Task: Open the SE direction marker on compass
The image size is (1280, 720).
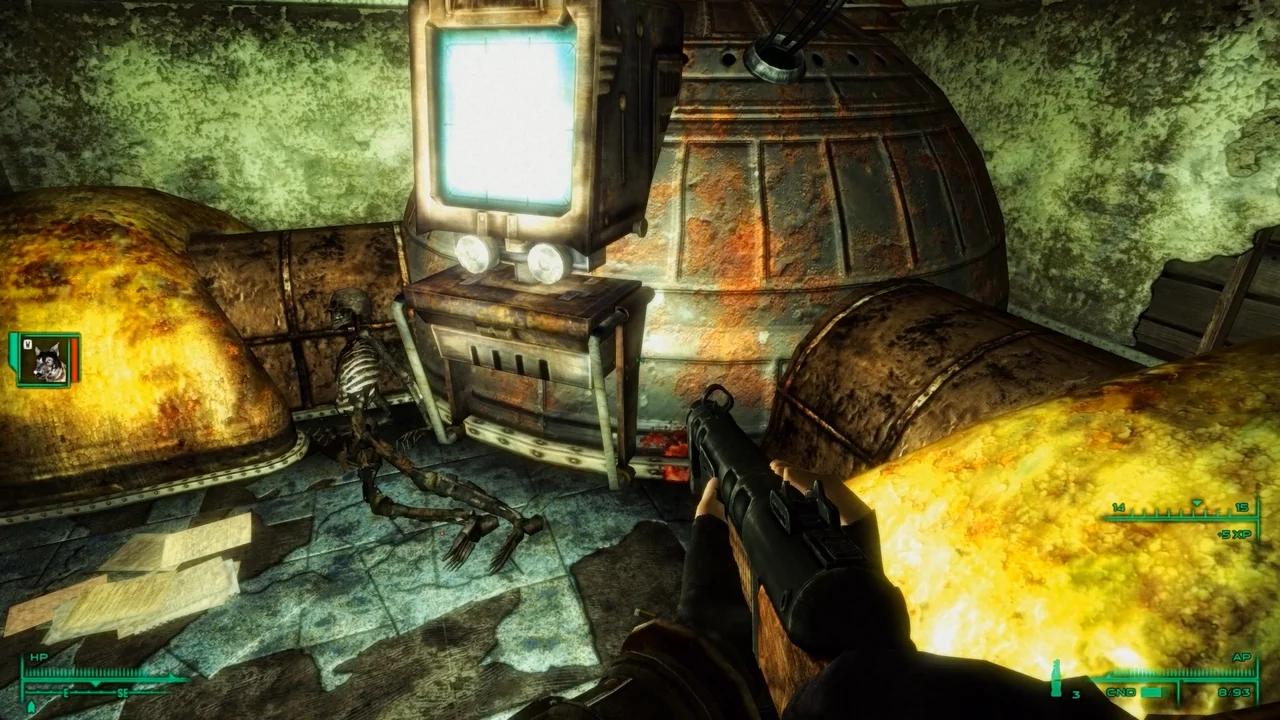Action: click(x=124, y=693)
